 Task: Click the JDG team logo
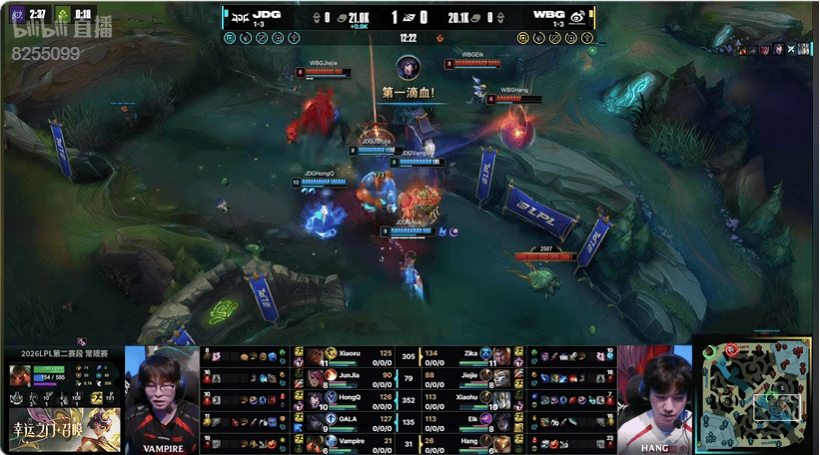240,17
